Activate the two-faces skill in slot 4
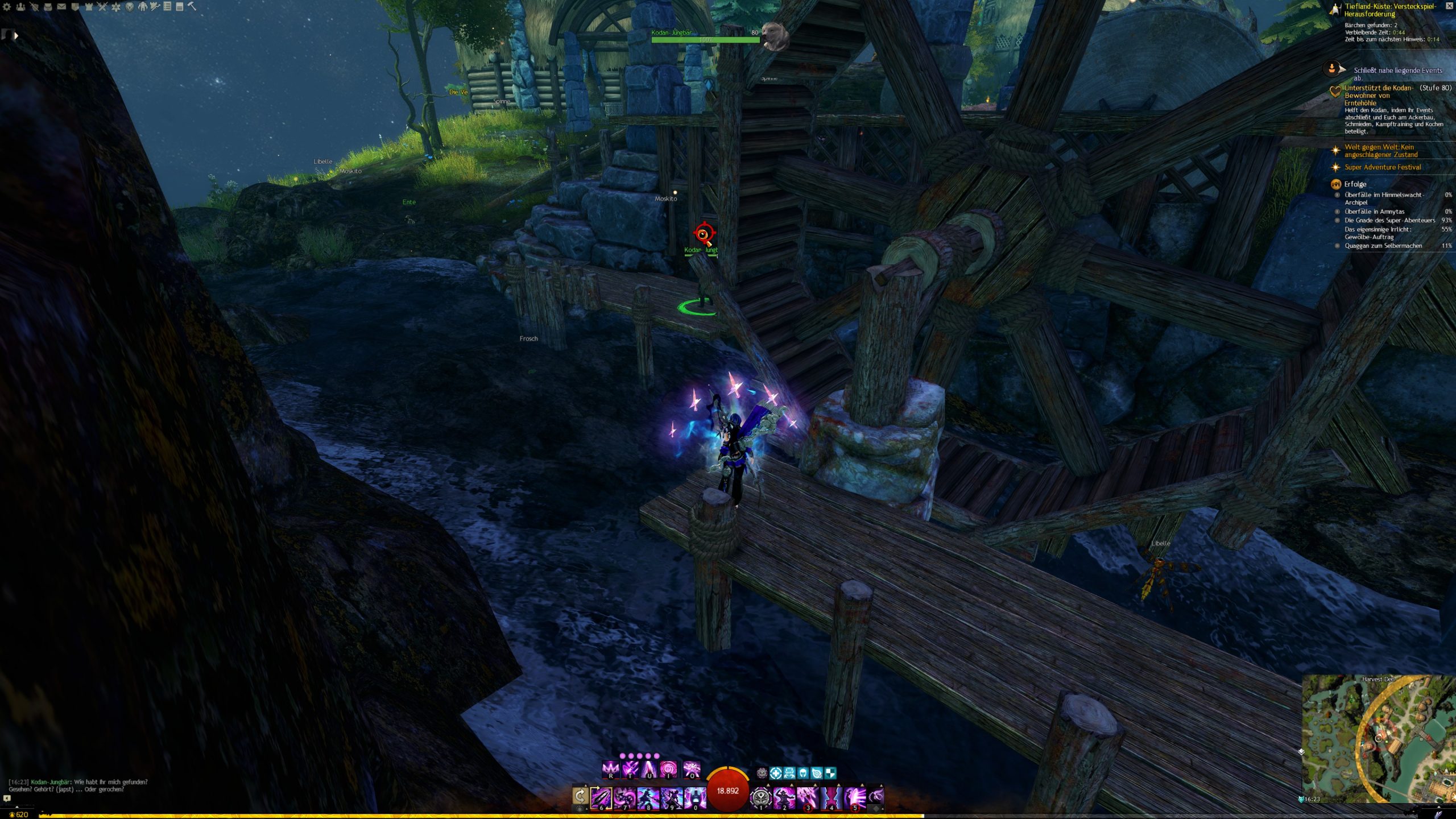The image size is (1456, 819). click(x=831, y=797)
